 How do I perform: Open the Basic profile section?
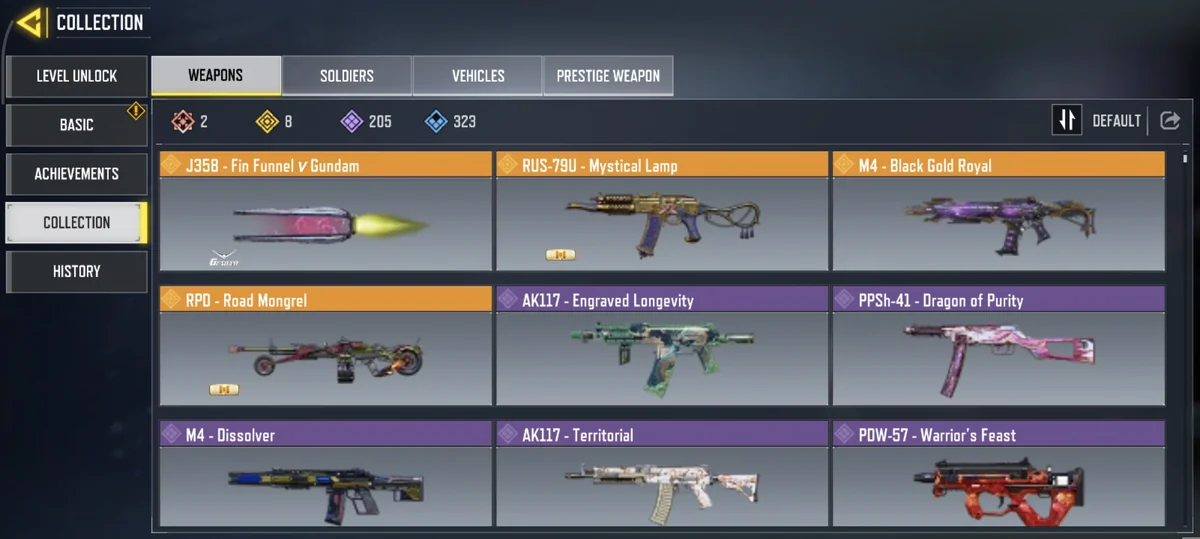point(76,125)
